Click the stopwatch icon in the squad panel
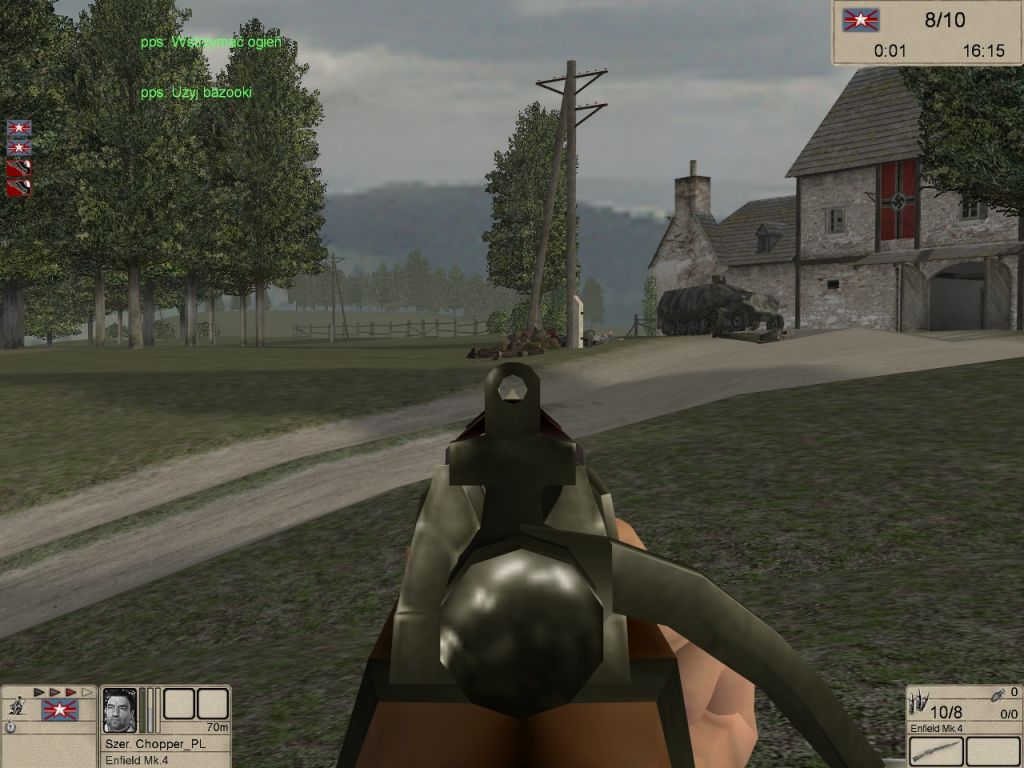The image size is (1024, 768). (x=10, y=728)
